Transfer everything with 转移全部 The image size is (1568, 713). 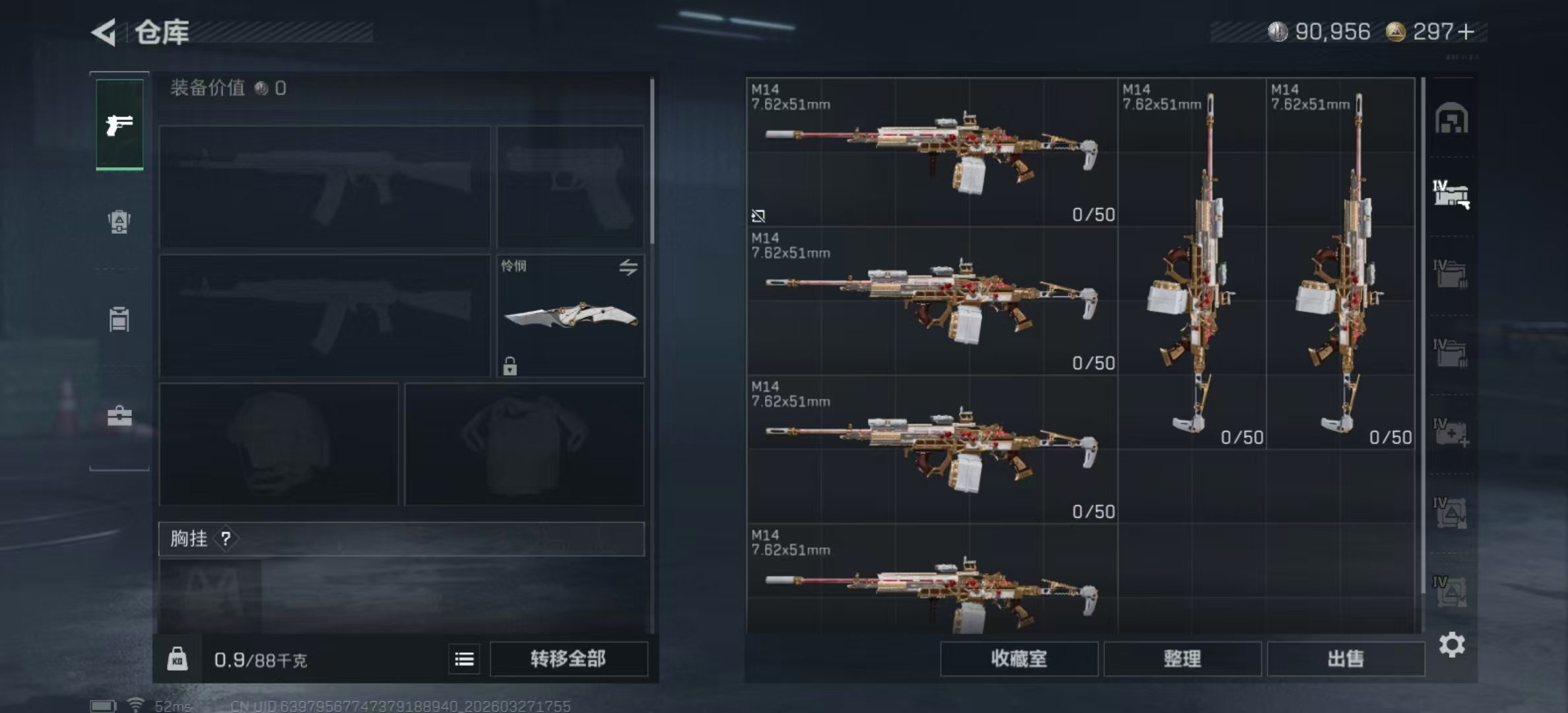[x=568, y=658]
